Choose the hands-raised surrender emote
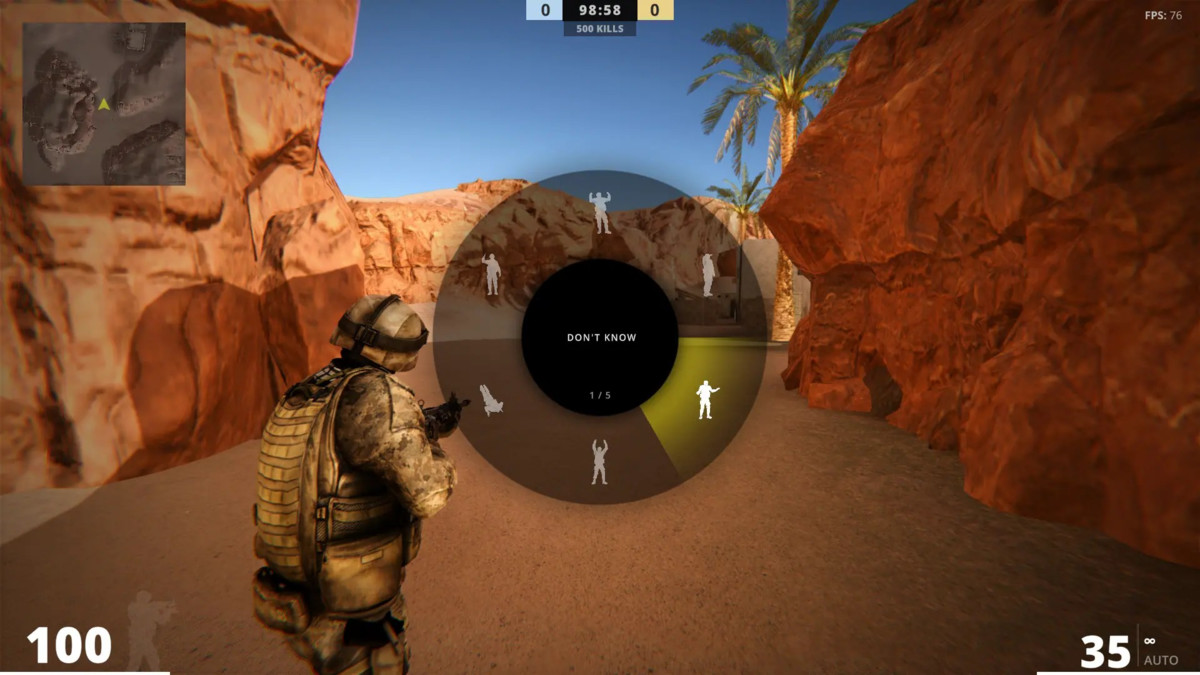This screenshot has height=675, width=1200. [599, 461]
